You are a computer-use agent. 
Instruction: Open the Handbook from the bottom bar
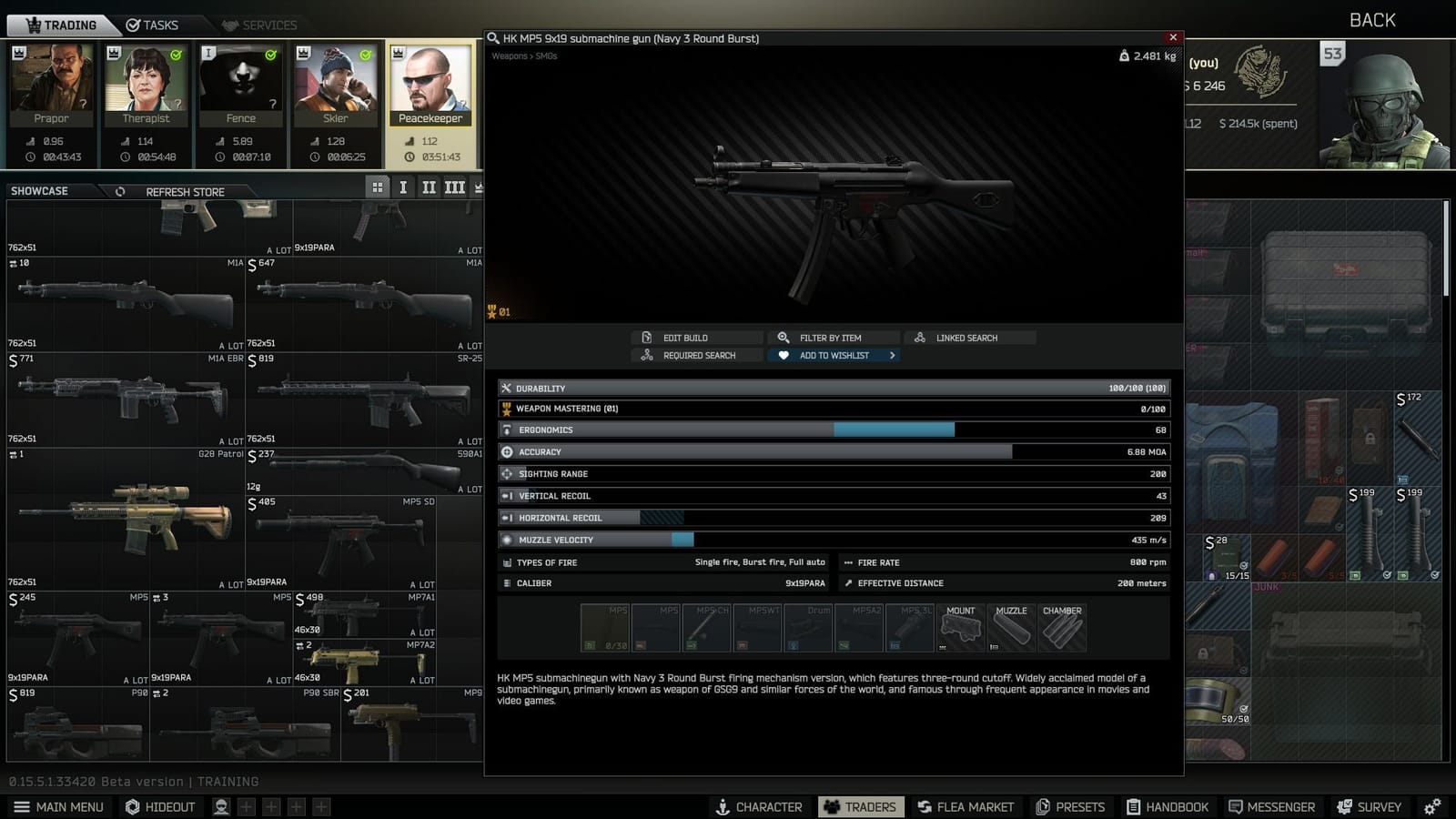pyautogui.click(x=1169, y=806)
